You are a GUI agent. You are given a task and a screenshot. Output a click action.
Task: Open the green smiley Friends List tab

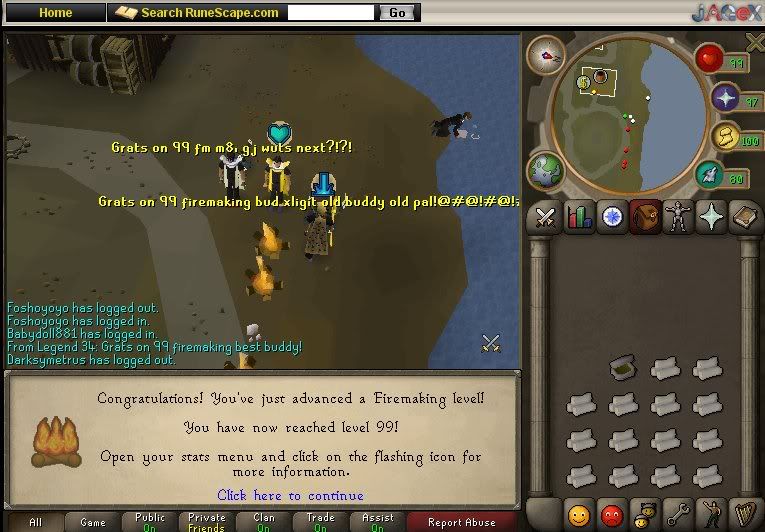pyautogui.click(x=579, y=516)
